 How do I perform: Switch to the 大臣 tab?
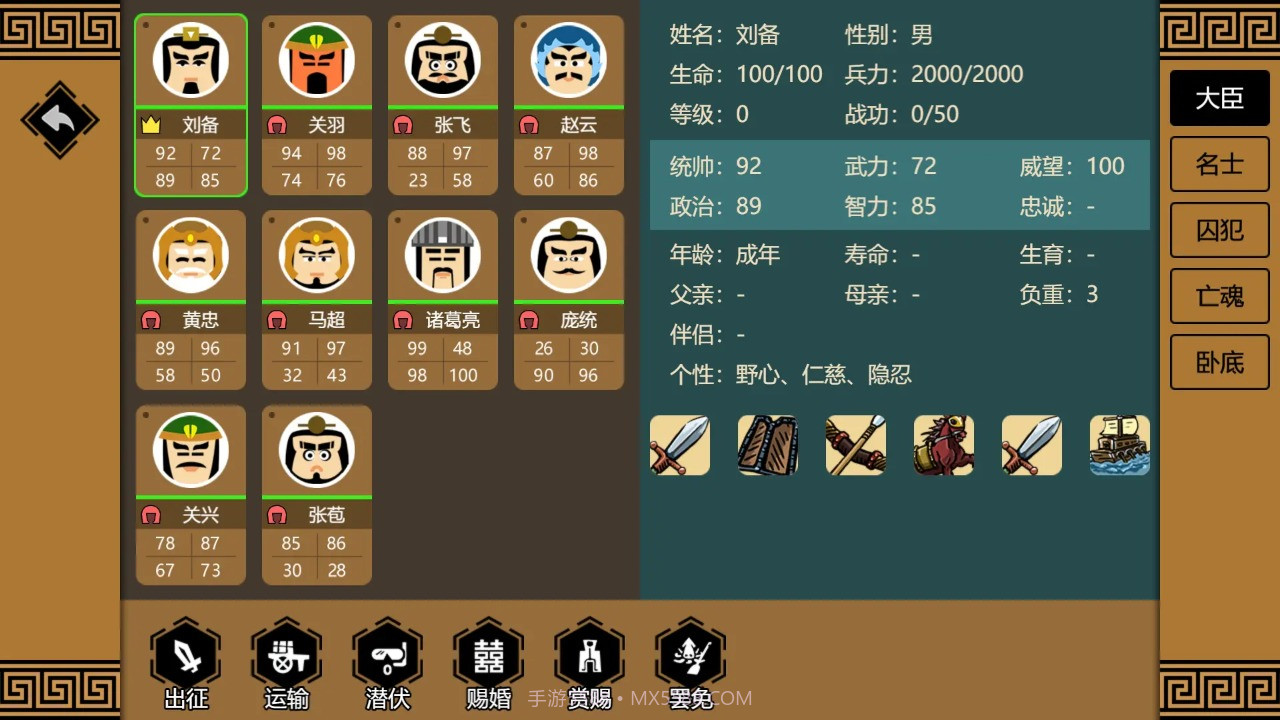tap(1219, 99)
